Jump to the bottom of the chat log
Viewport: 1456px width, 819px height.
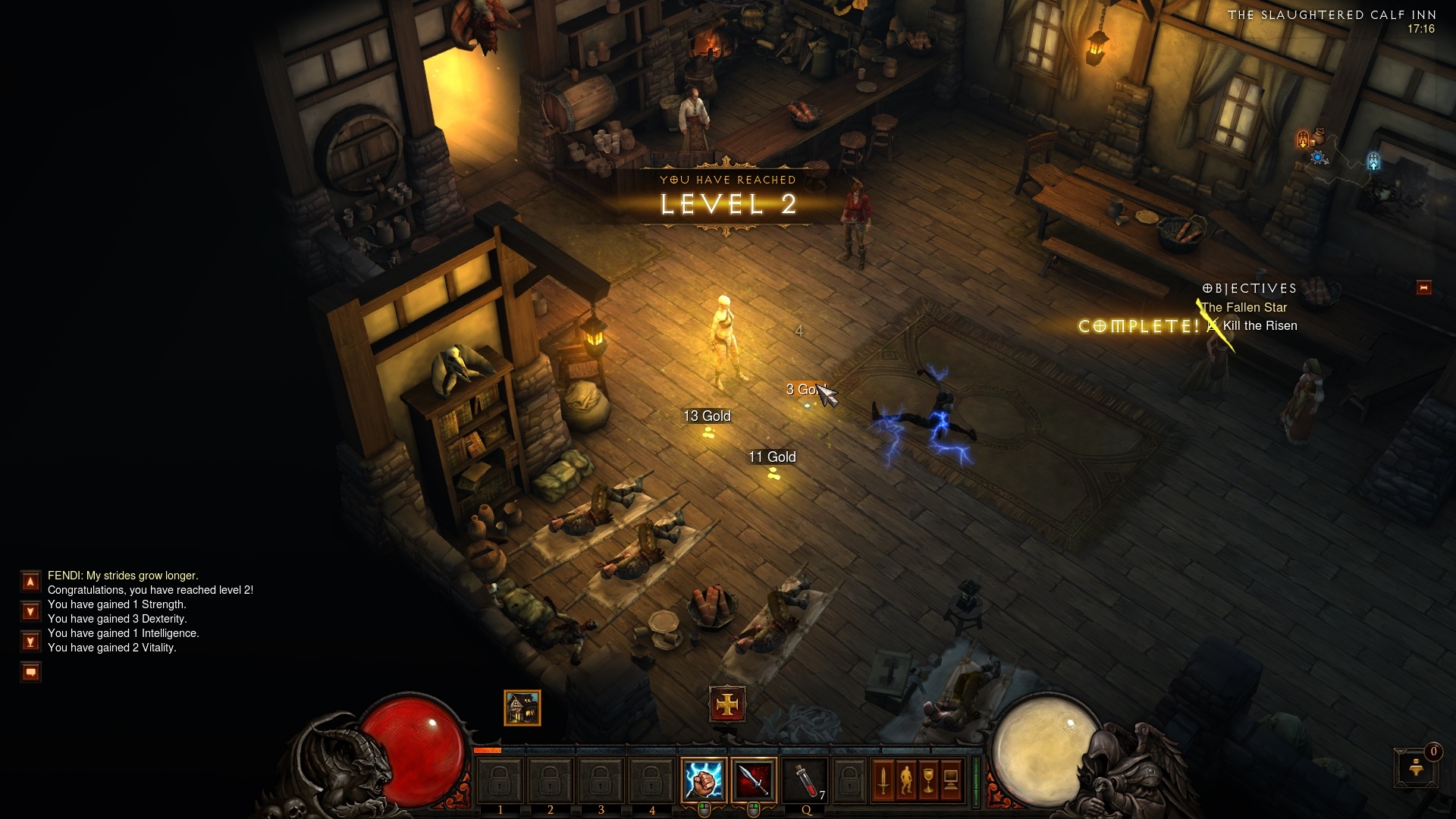(x=30, y=642)
